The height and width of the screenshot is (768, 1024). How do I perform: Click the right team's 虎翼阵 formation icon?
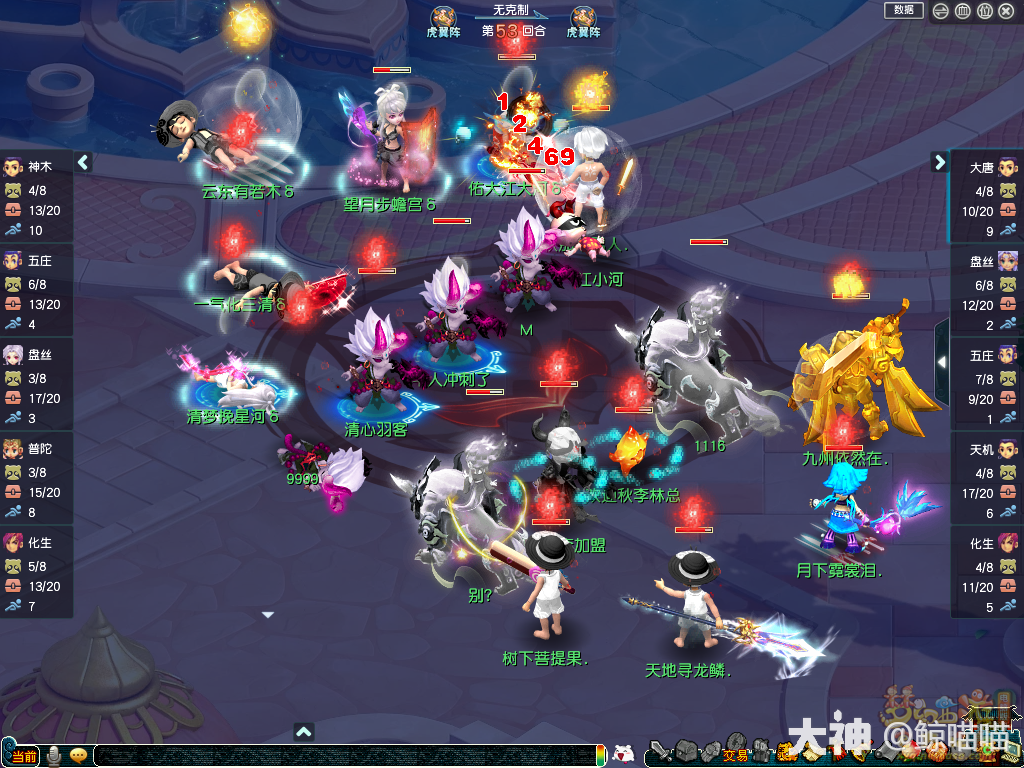coord(583,18)
